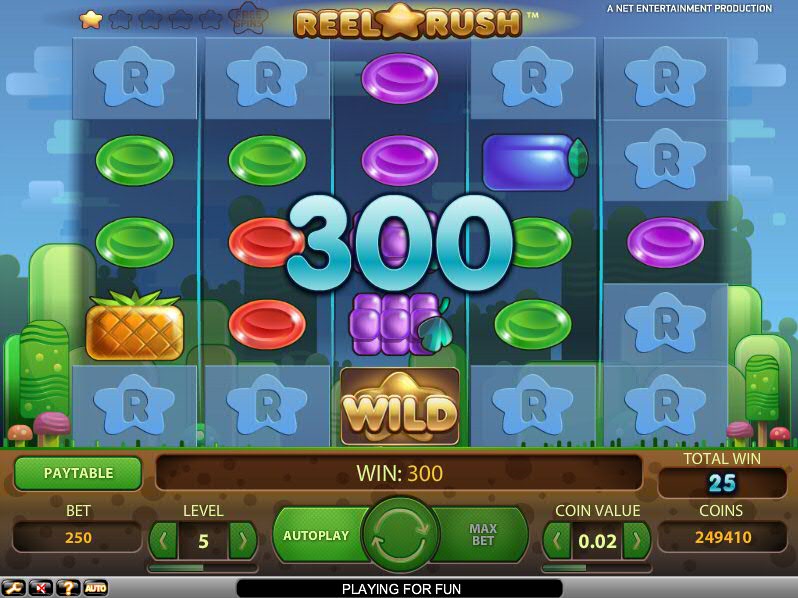798x598 pixels.
Task: Click the small AUTO icon in bottom bar
Action: 95,588
